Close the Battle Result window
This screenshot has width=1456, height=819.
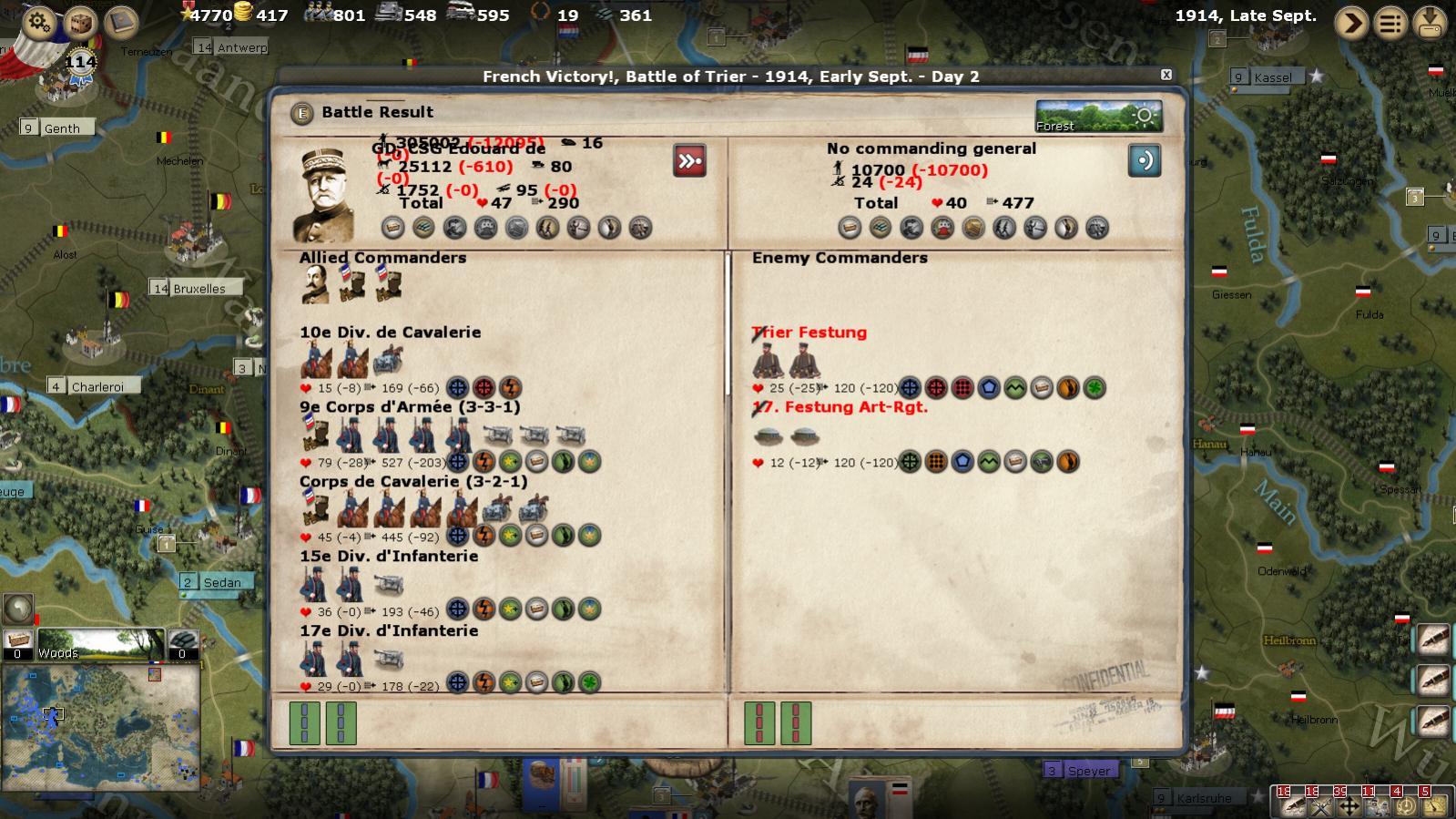(x=1166, y=75)
